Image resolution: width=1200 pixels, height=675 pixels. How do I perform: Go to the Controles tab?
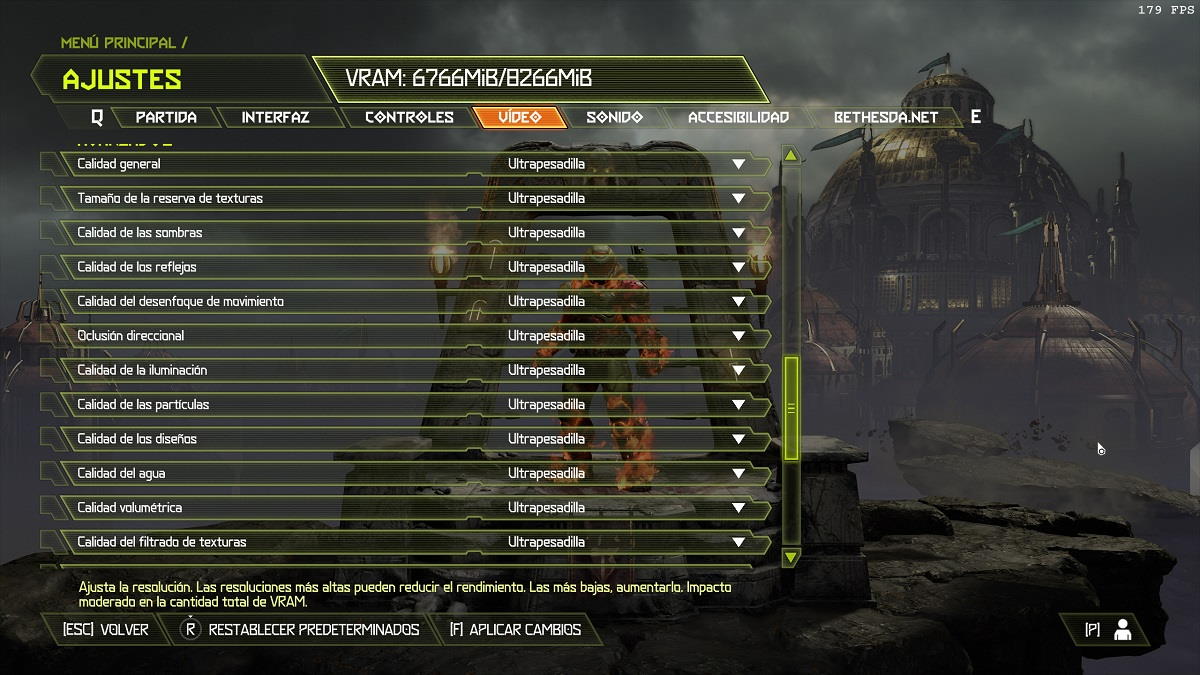pos(409,117)
